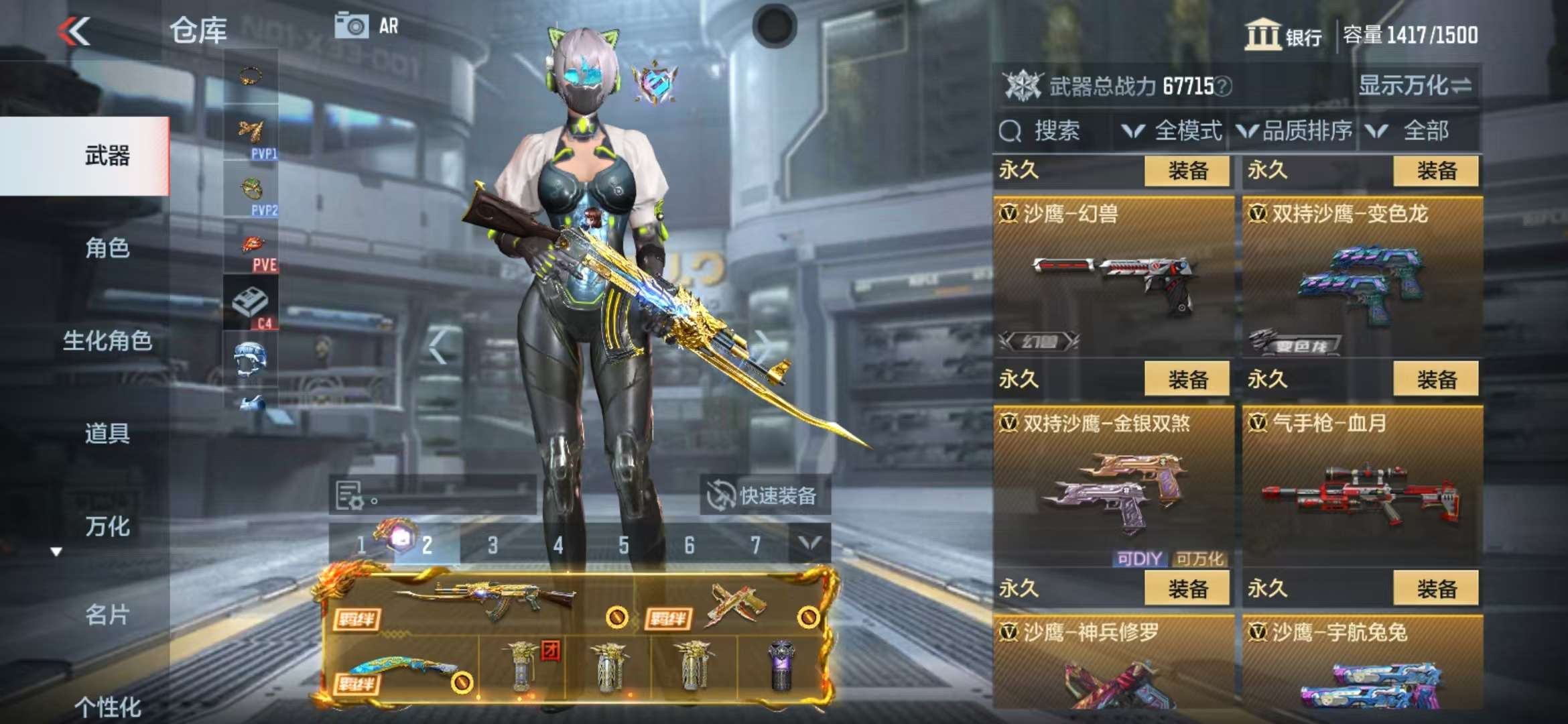
Task: Open the 角色 category
Action: 107,249
